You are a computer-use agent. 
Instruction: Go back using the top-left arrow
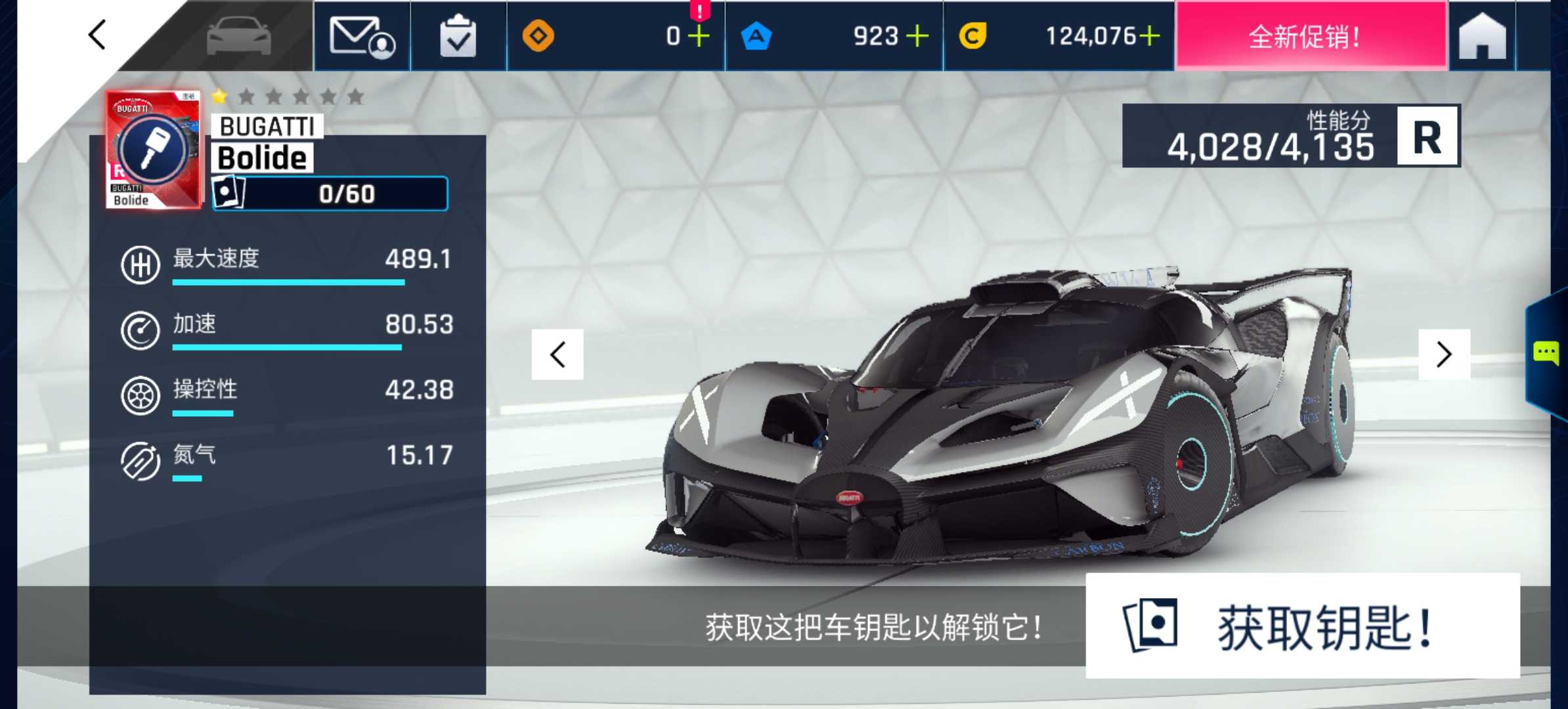pos(97,35)
